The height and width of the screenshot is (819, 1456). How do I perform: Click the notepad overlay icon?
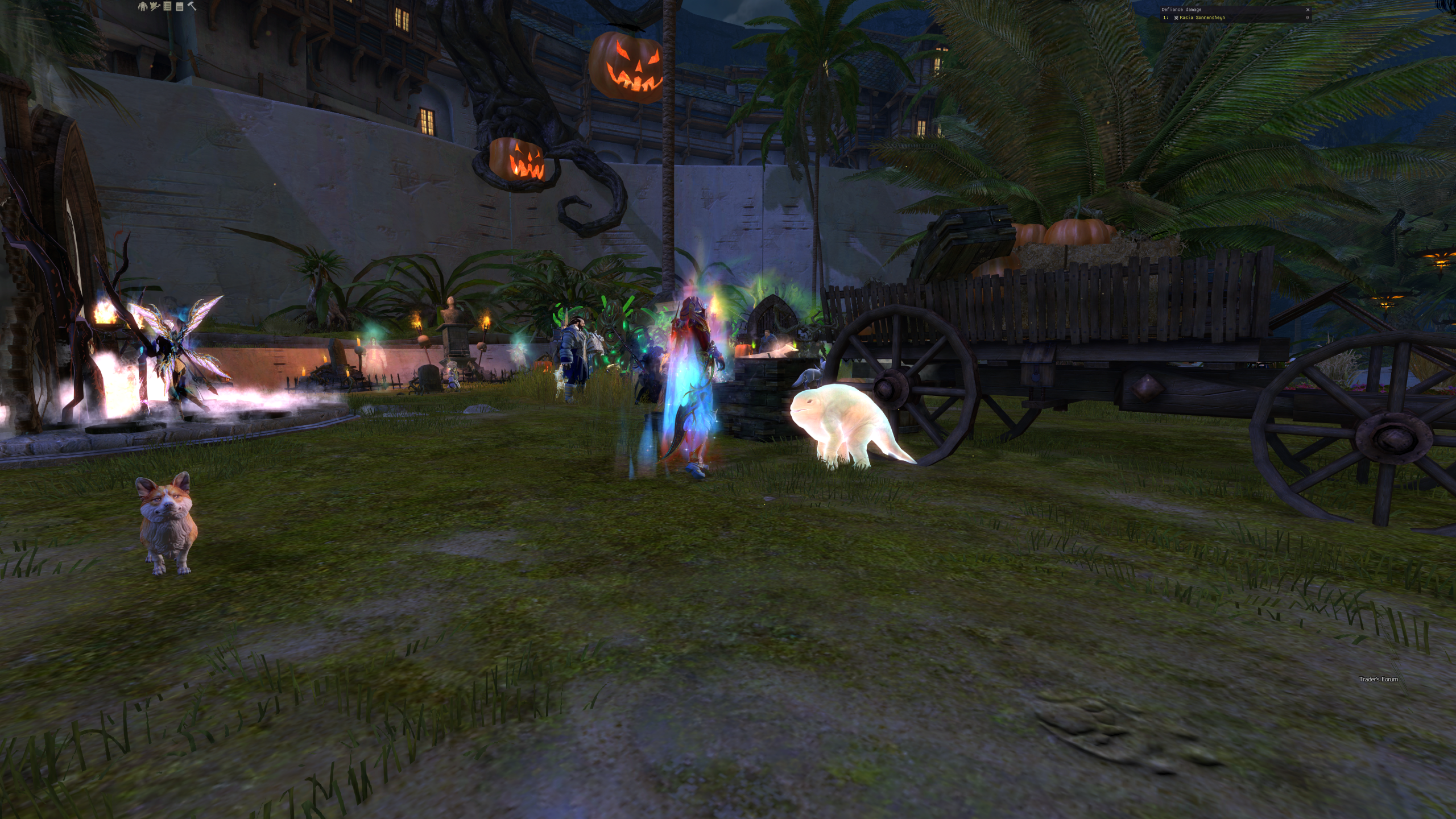[x=179, y=6]
